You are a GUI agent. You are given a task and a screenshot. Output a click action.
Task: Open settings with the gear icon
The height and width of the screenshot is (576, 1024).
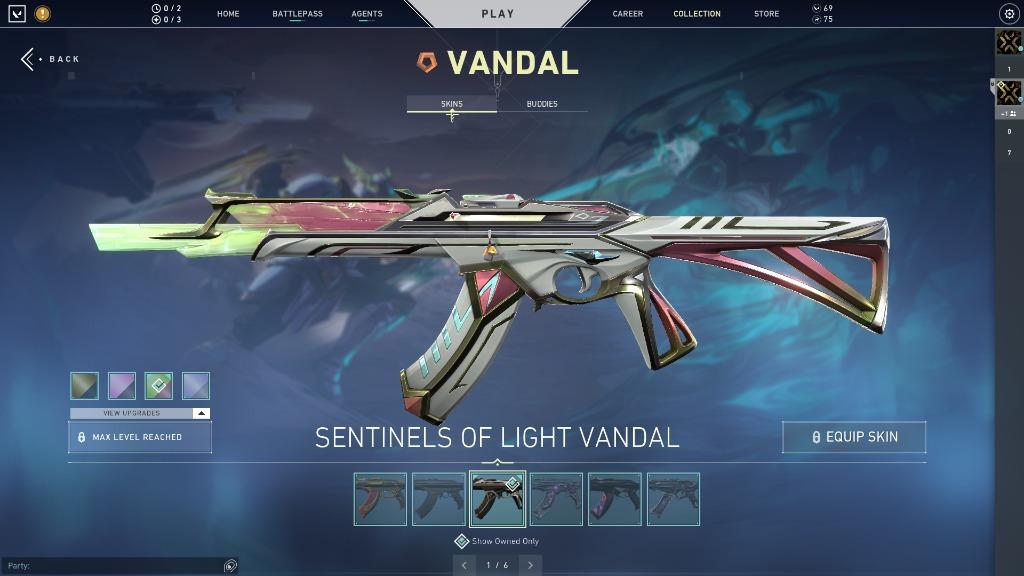coord(1008,14)
